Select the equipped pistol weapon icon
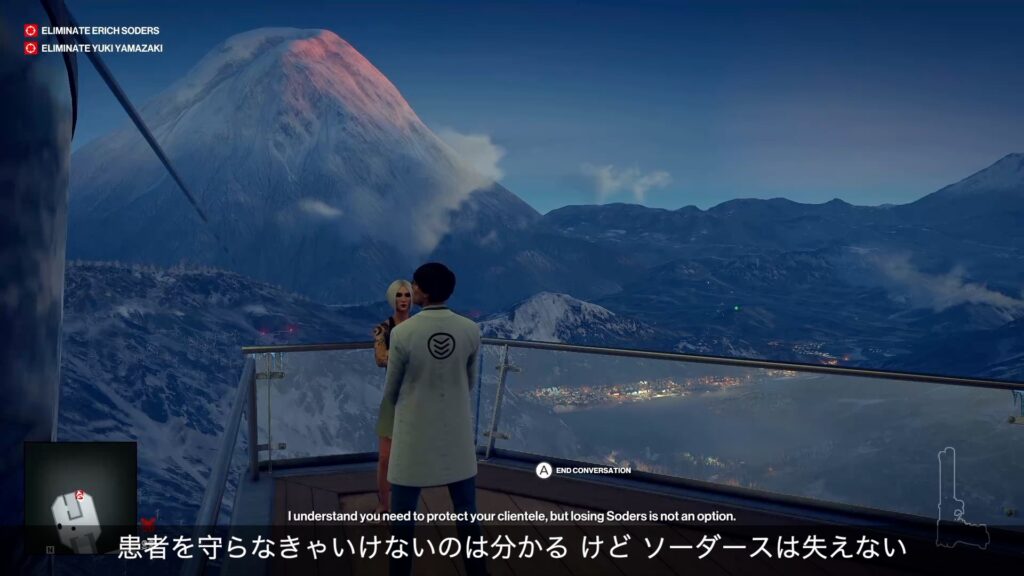Image resolution: width=1024 pixels, height=576 pixels. (x=959, y=498)
